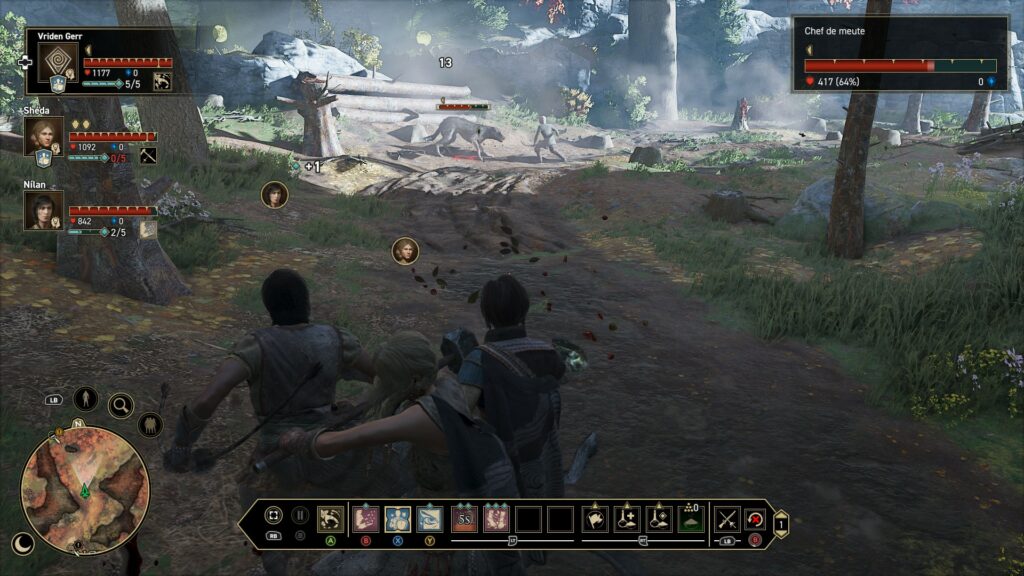This screenshot has height=576, width=1024.
Task: Click the crossed swords weapon icon
Action: (727, 518)
